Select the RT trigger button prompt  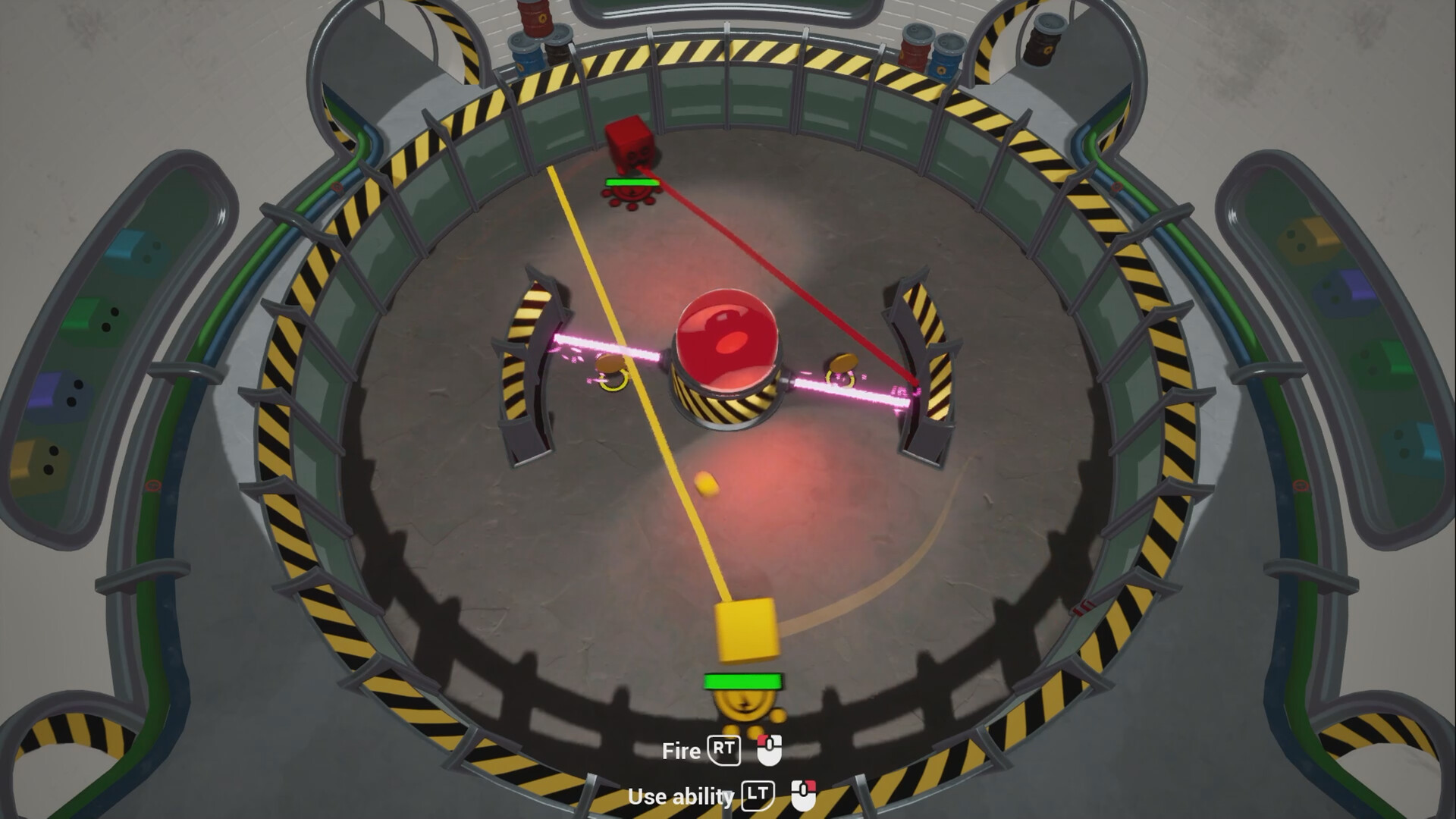(x=726, y=752)
